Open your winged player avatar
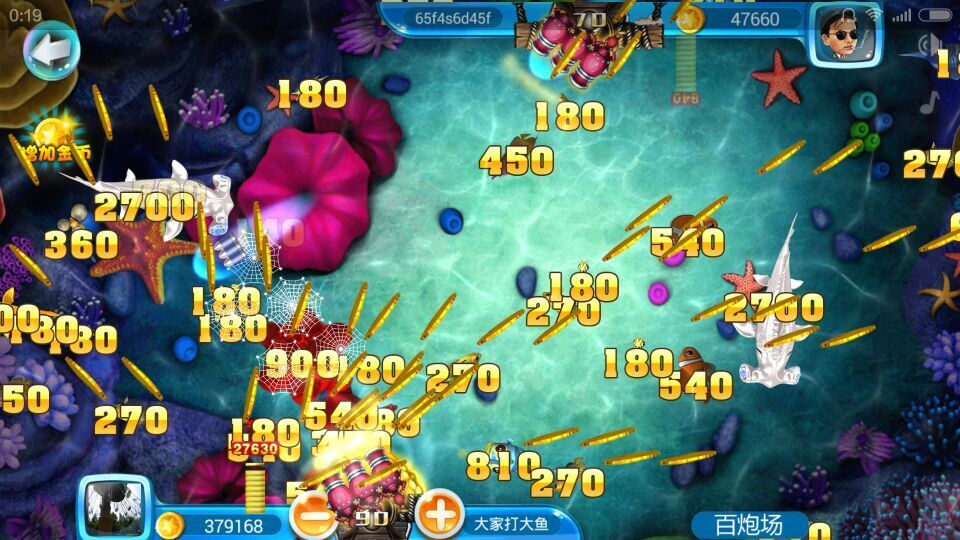Image resolution: width=960 pixels, height=540 pixels. (114, 506)
